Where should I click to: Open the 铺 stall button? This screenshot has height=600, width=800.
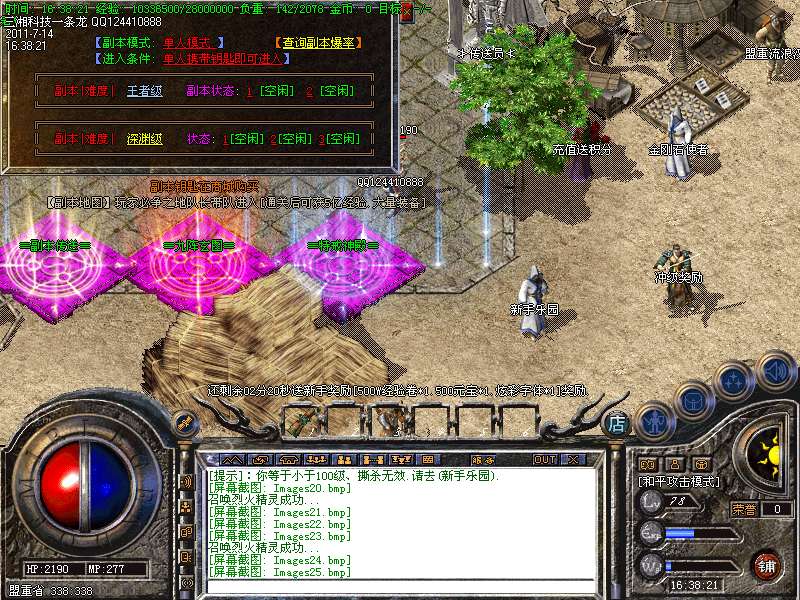click(x=766, y=566)
